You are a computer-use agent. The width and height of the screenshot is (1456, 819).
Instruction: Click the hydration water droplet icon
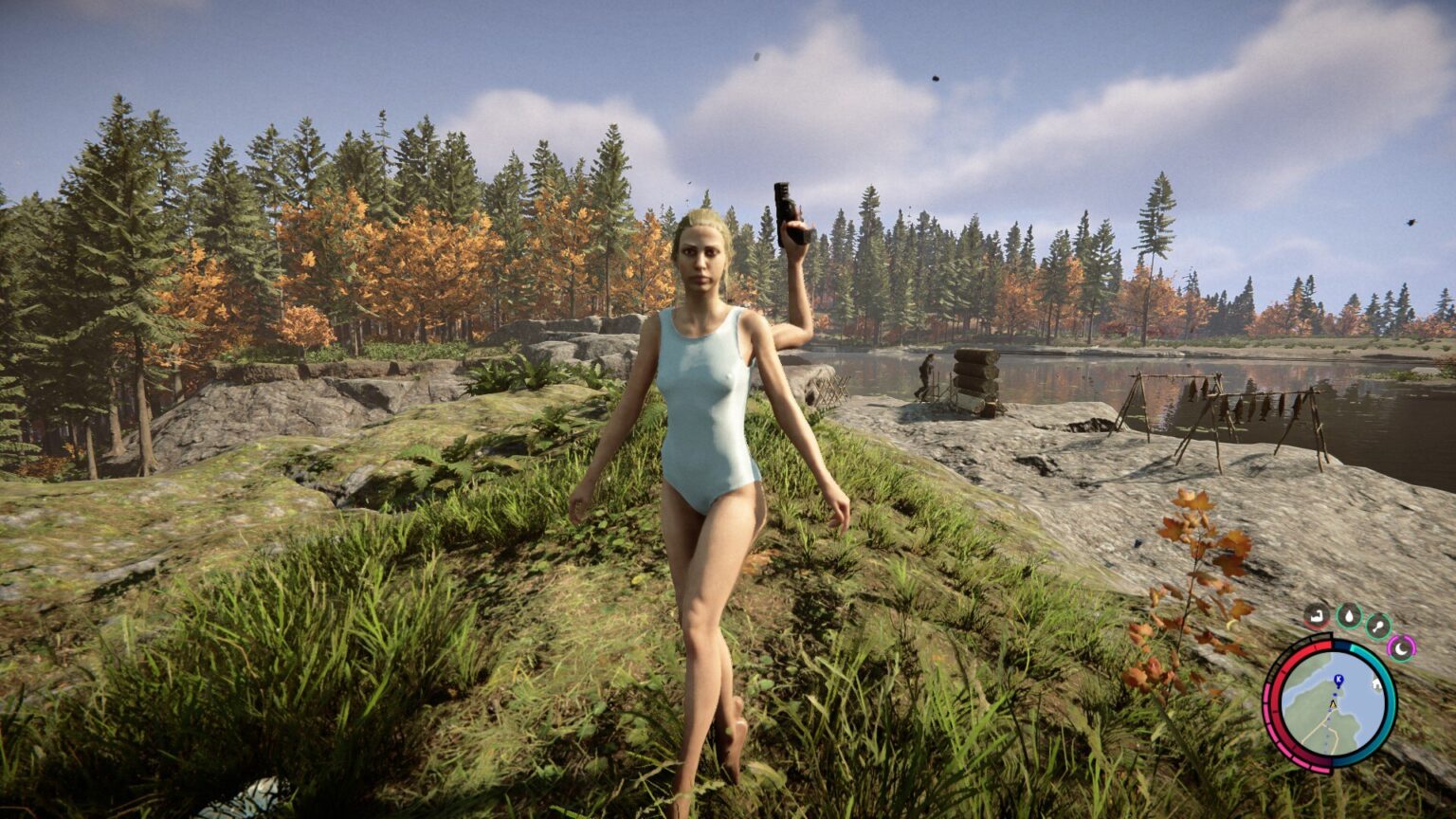pos(1349,616)
